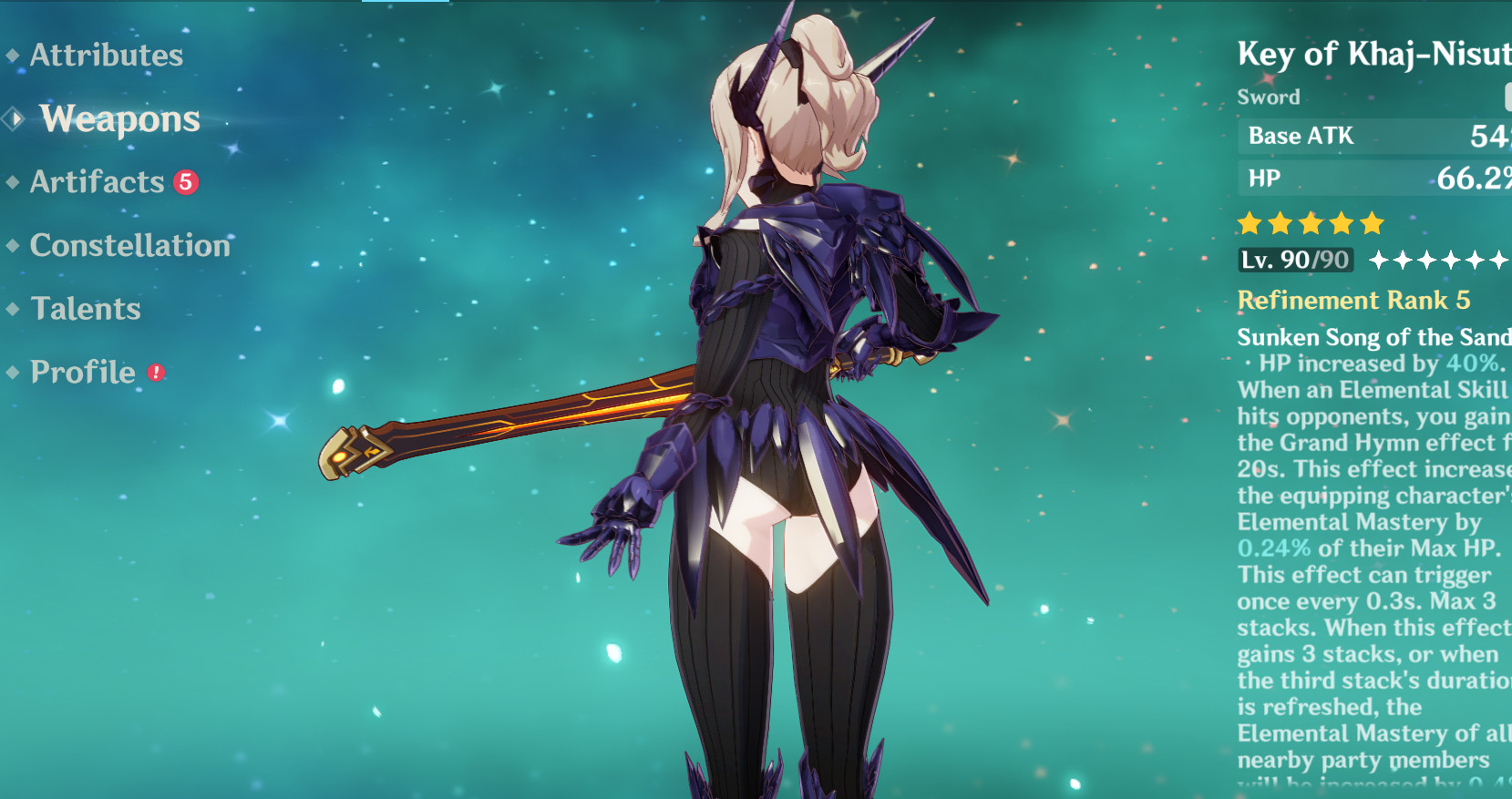Open the Attributes section
The height and width of the screenshot is (799, 1512).
pyautogui.click(x=106, y=56)
